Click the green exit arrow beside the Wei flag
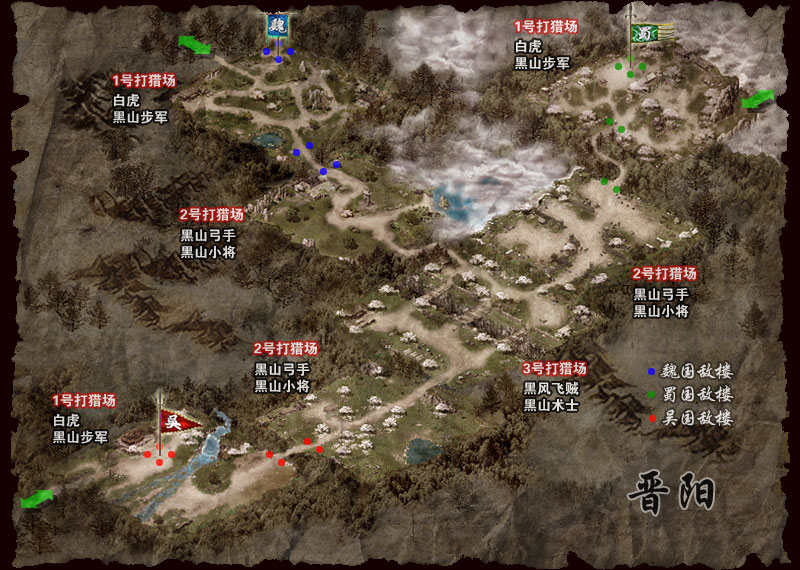800x570 pixels. tap(193, 44)
